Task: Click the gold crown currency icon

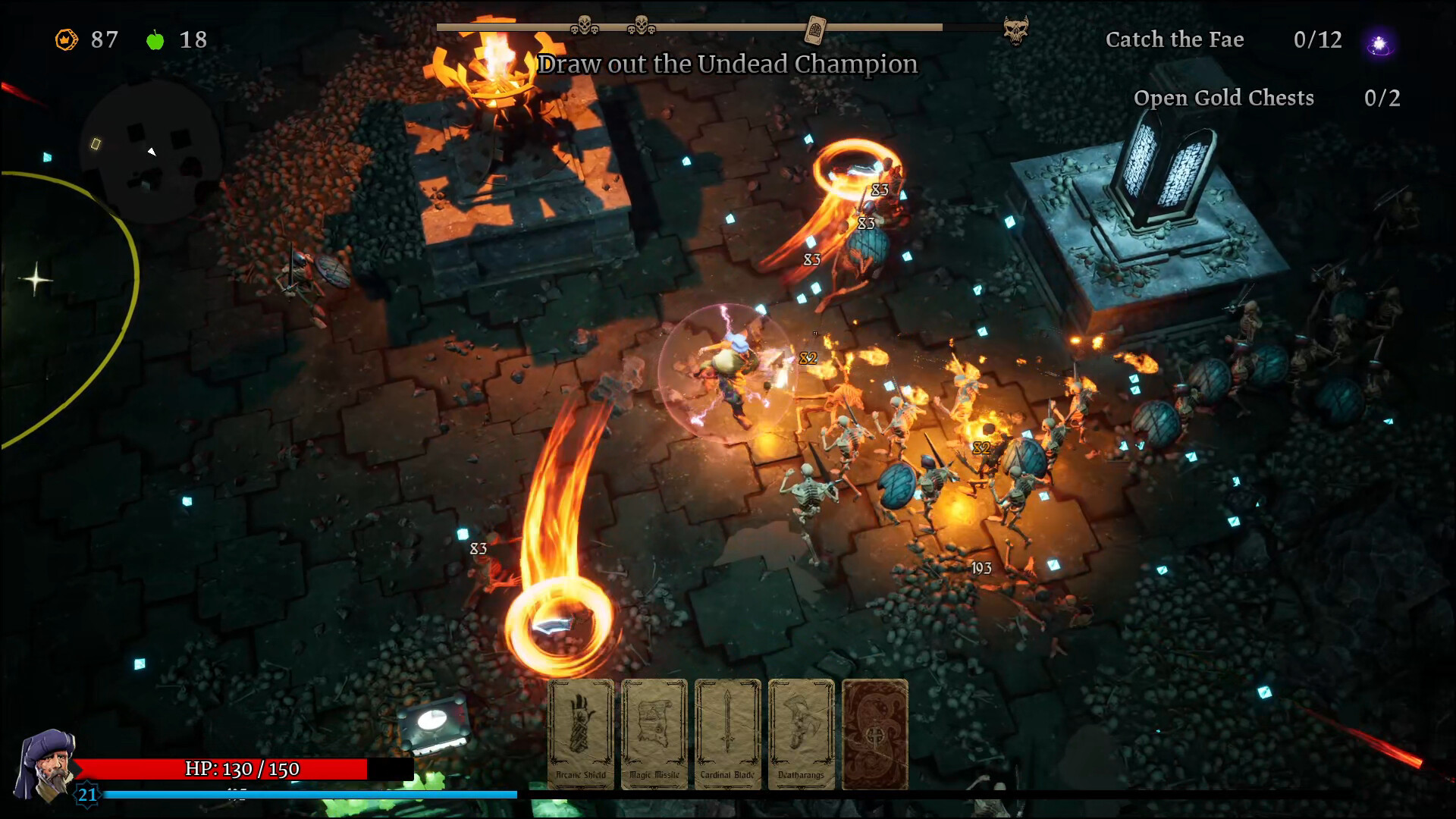Action: click(x=65, y=40)
